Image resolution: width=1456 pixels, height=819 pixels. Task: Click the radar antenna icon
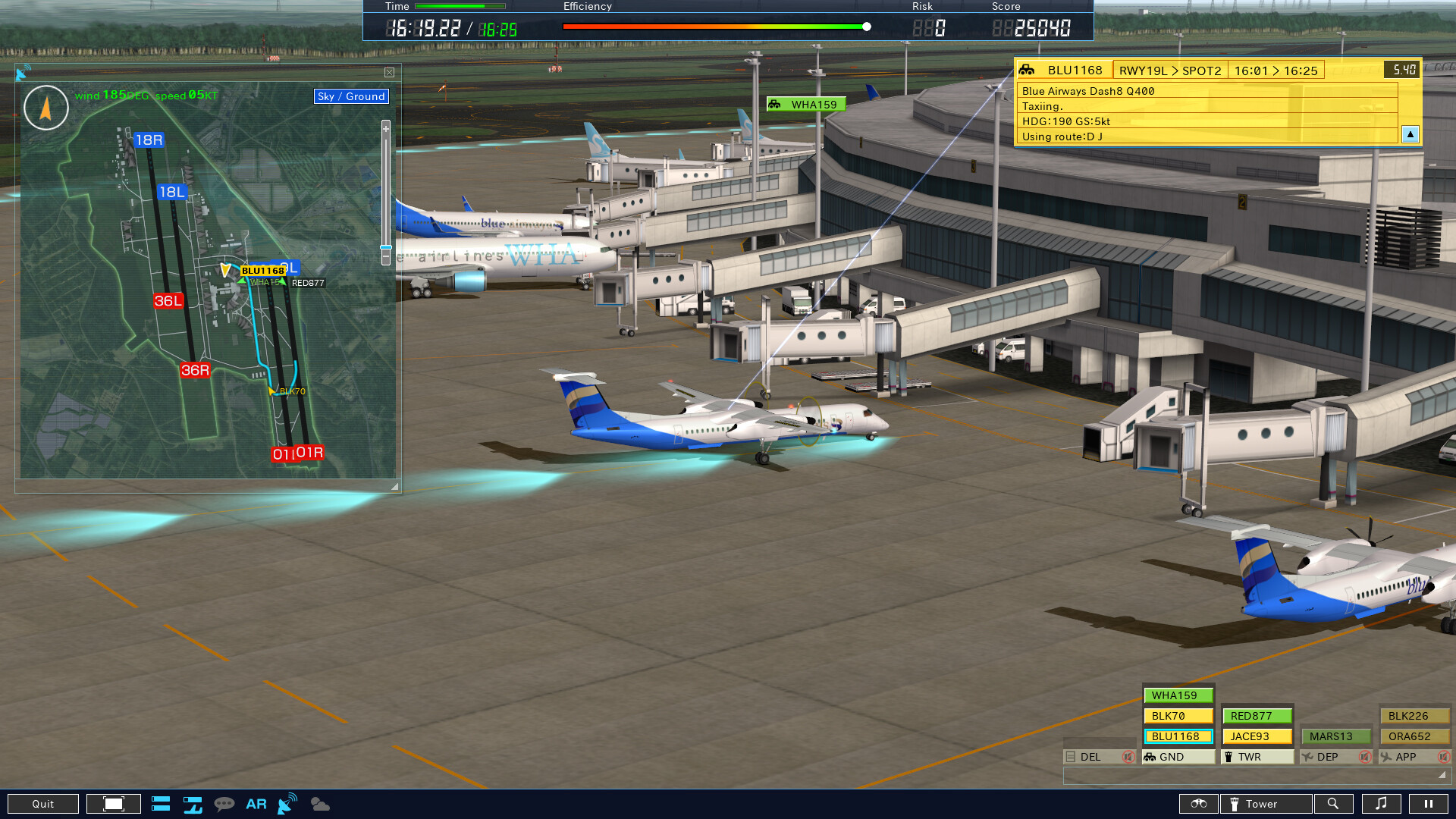tap(286, 803)
